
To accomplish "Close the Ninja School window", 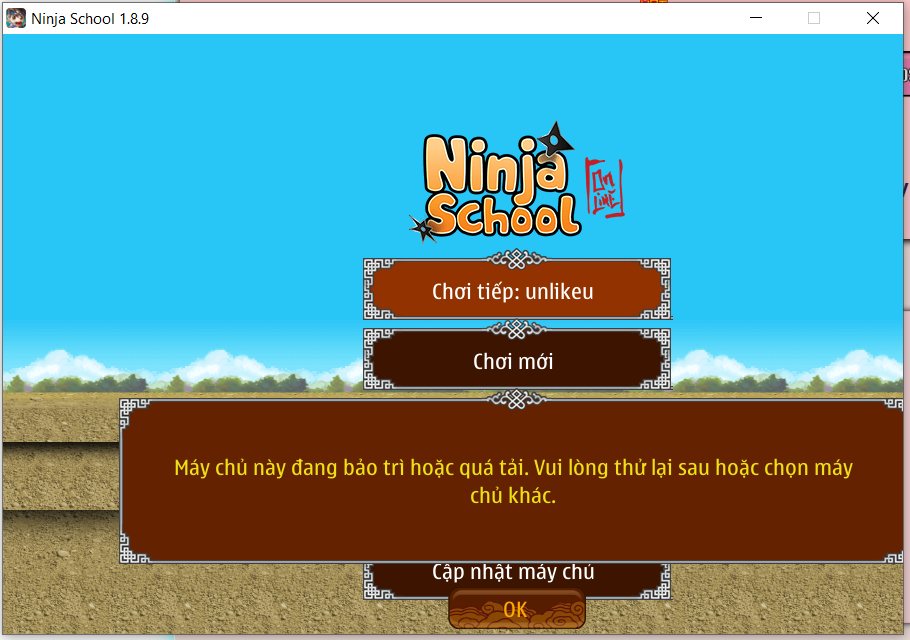I will (872, 18).
